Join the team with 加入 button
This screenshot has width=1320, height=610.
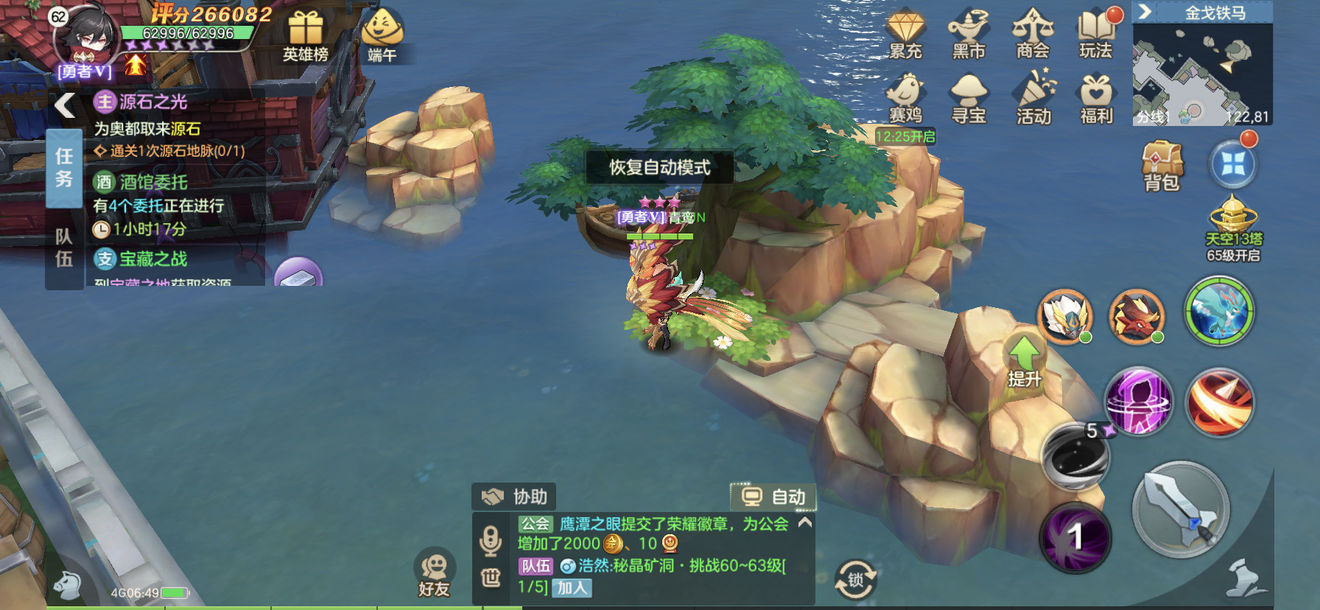(x=572, y=587)
